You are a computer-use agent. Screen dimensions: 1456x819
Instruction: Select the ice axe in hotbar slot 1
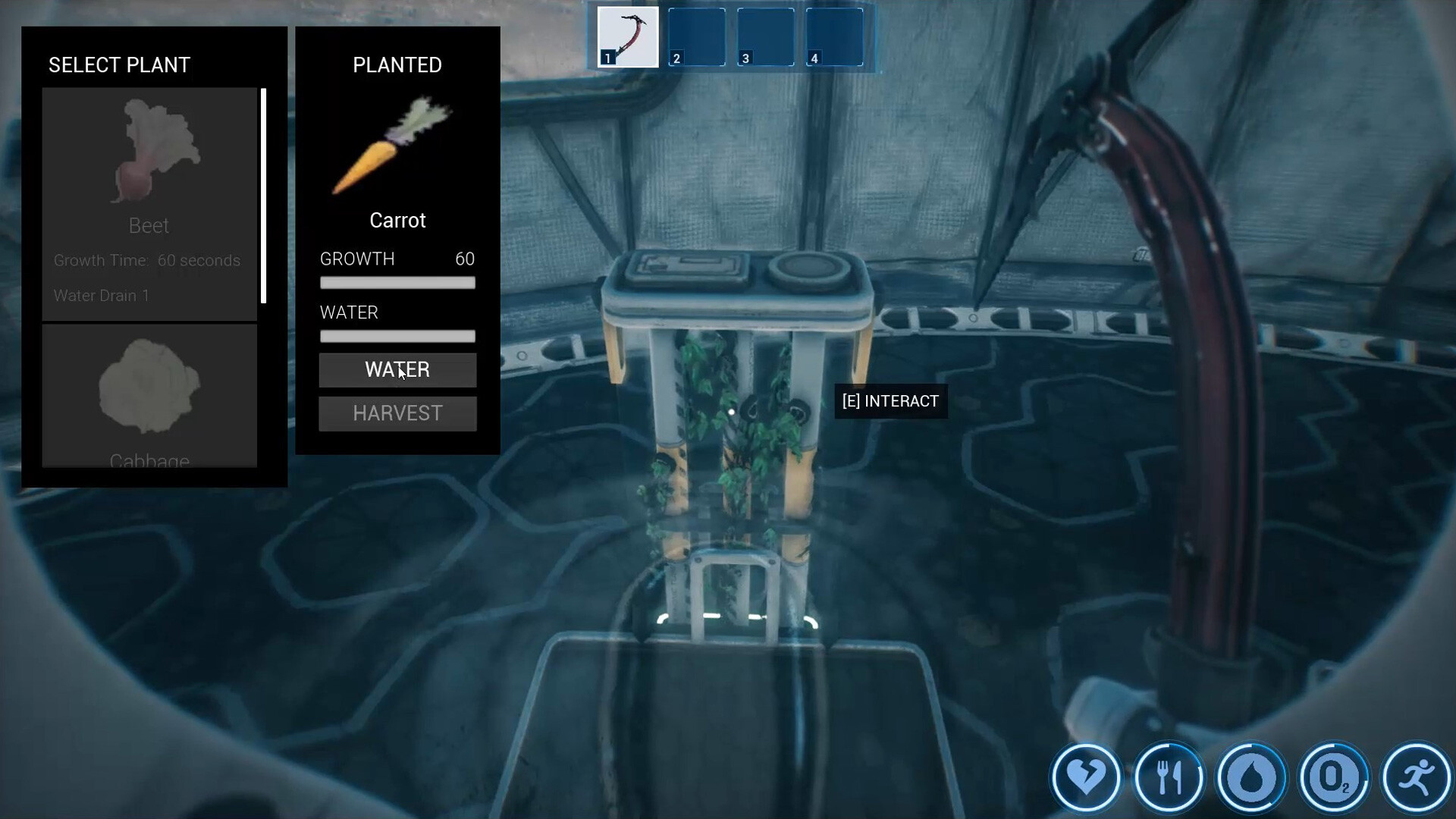click(627, 36)
